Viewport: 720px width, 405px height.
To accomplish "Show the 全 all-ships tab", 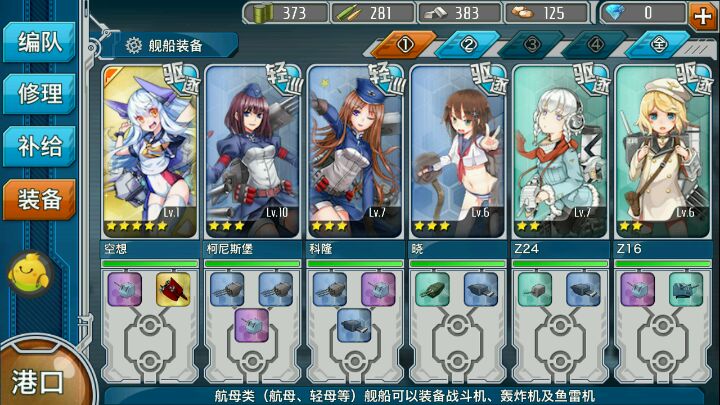I will point(659,46).
